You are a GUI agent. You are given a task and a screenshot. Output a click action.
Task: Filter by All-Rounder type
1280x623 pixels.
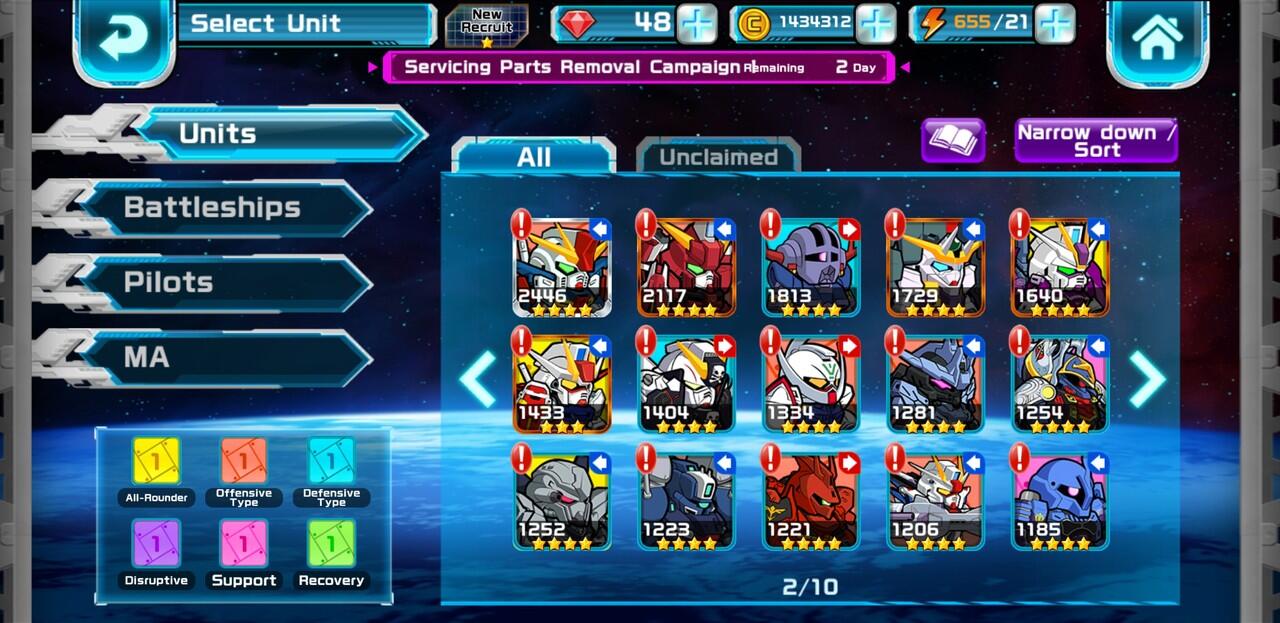(x=157, y=463)
